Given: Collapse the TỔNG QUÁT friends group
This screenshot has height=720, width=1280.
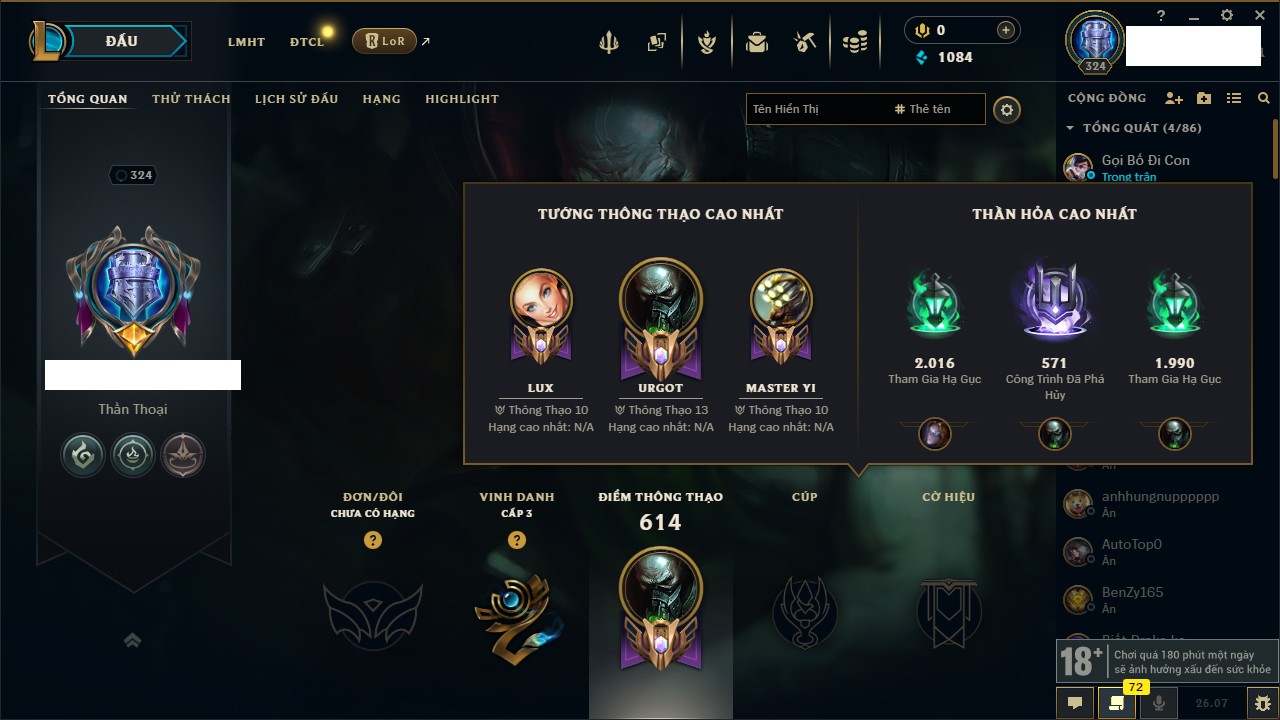Looking at the screenshot, I should [x=1071, y=128].
